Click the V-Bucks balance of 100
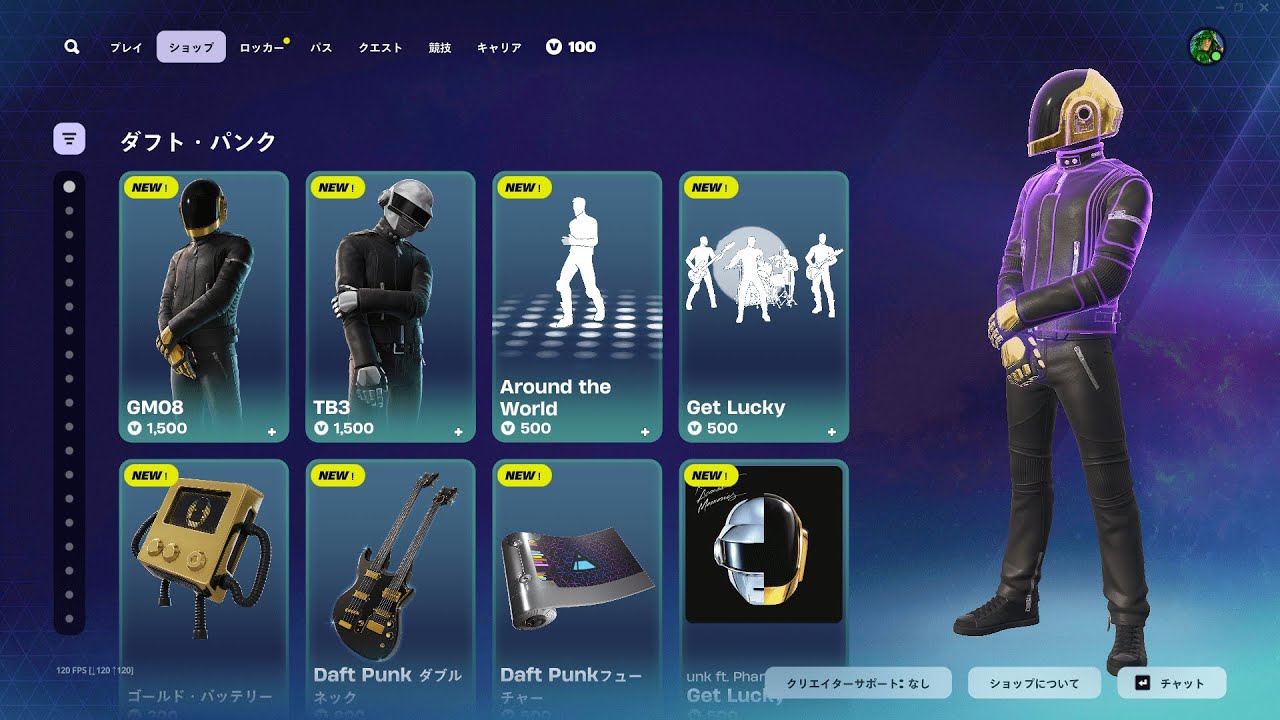 (x=571, y=47)
